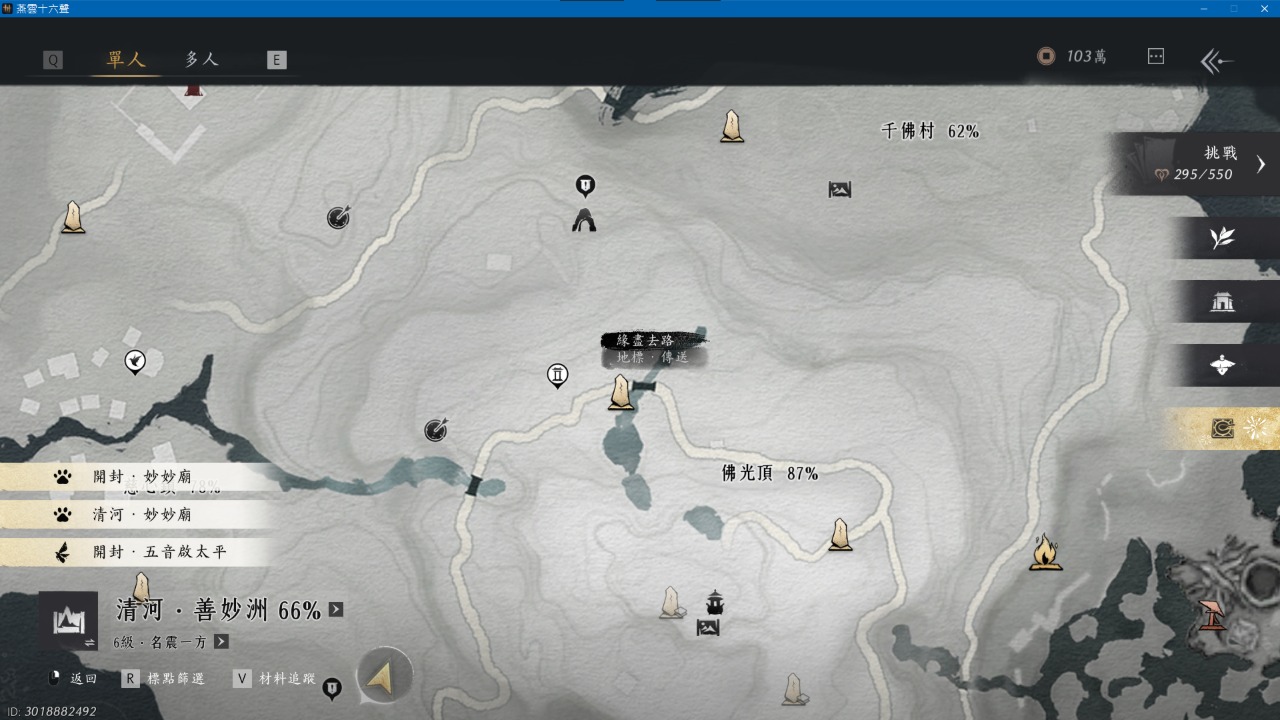Click the back arrow at top right
This screenshot has height=720, width=1280.
pos(1217,61)
